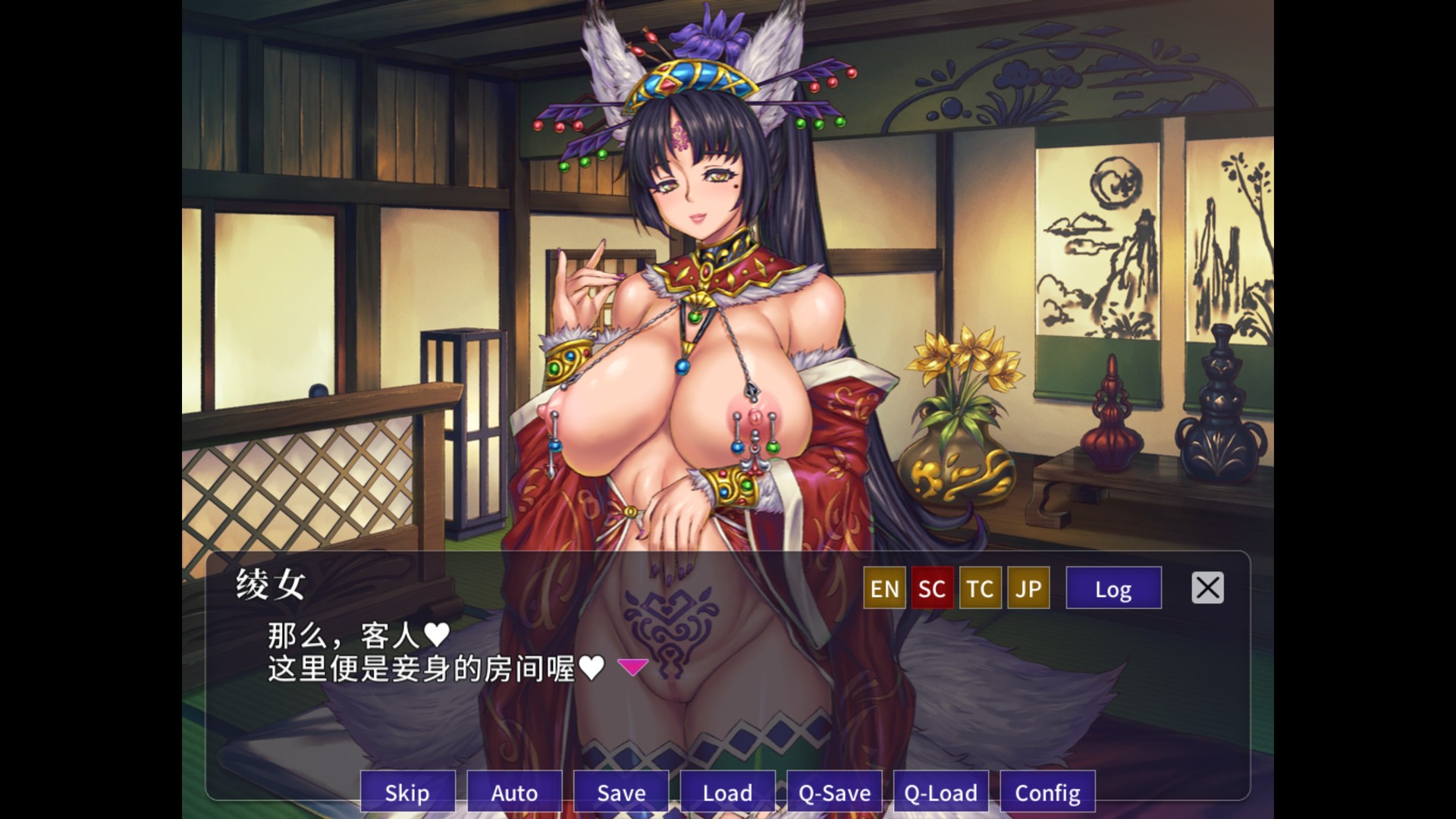Perform a Q-Save
Screen dimensions: 1456x819
pos(834,792)
